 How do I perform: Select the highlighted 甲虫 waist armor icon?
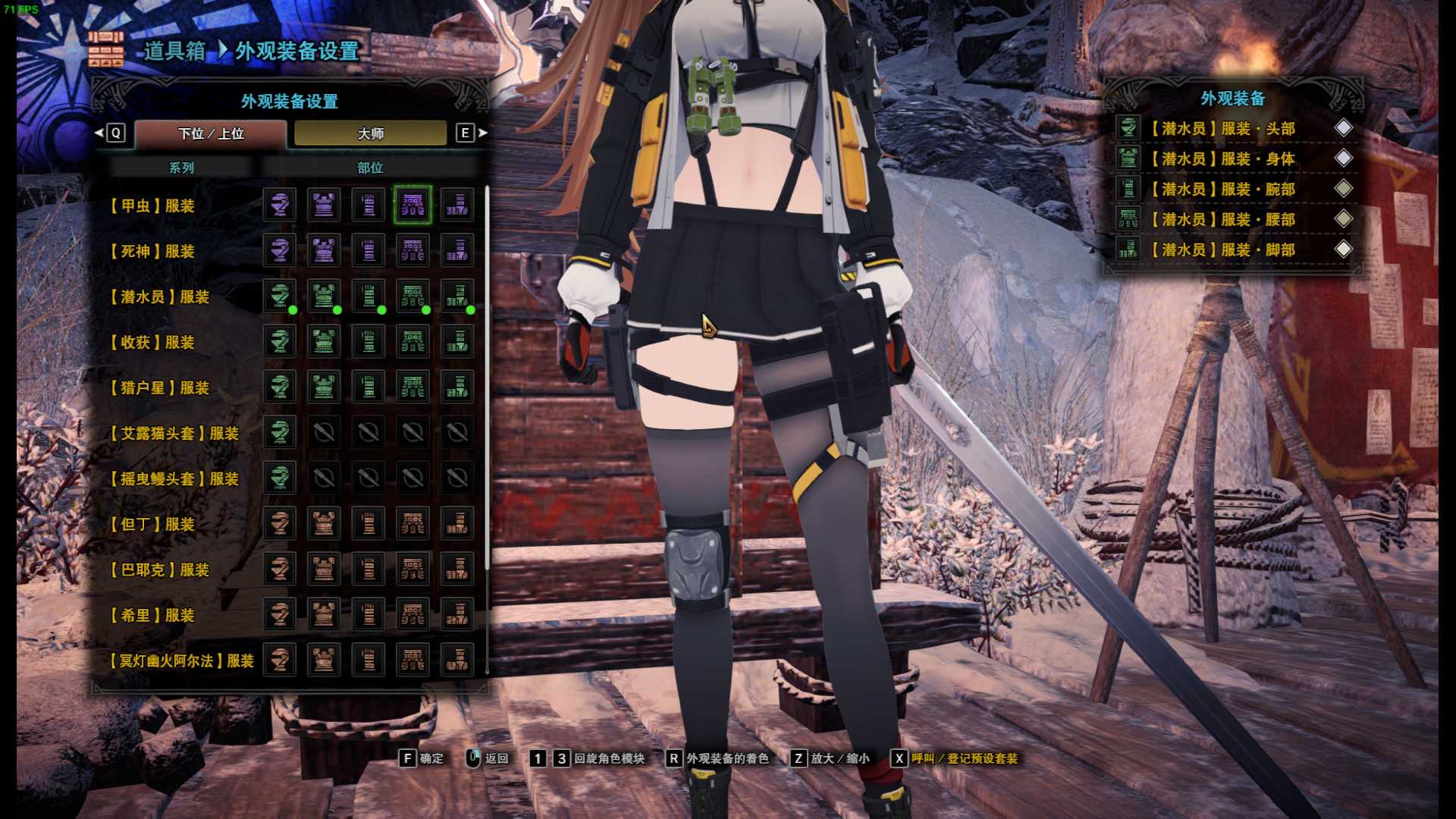413,206
